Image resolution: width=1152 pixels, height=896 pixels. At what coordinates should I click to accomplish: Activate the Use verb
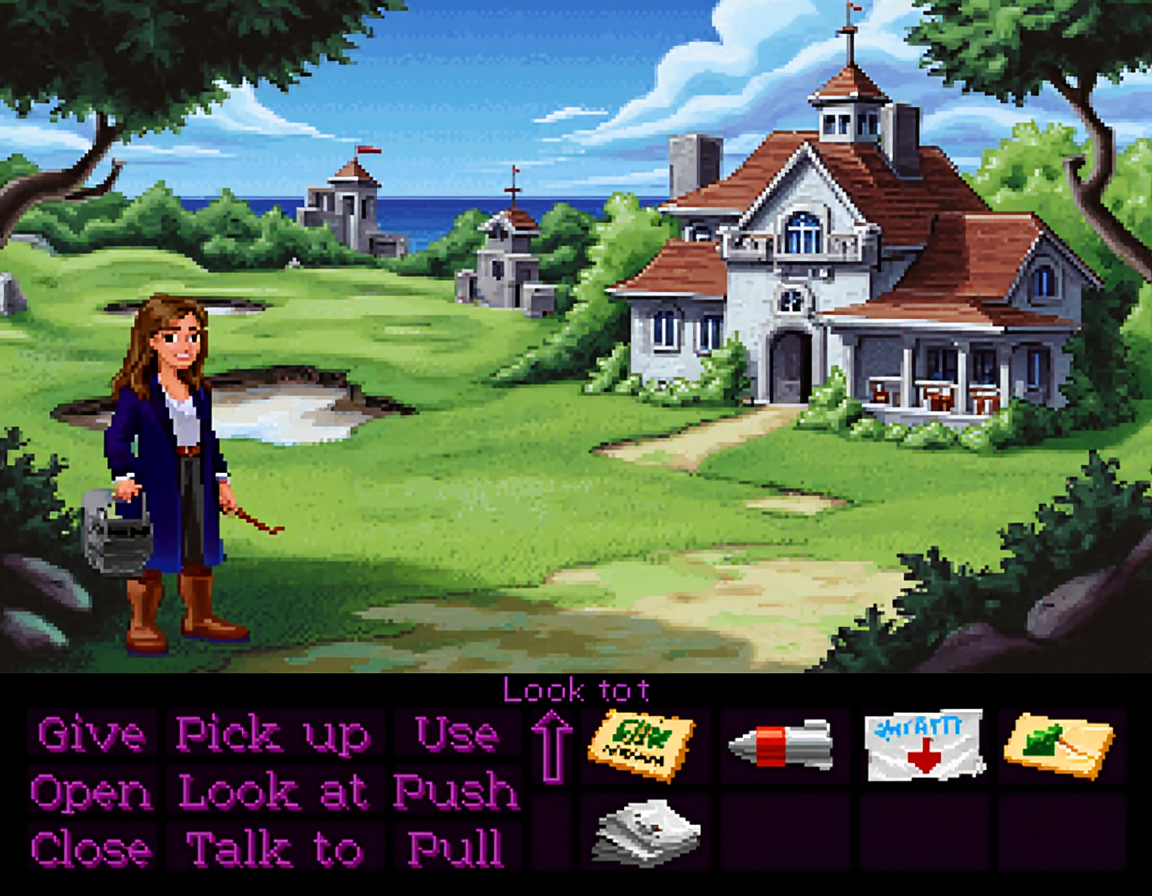(456, 735)
